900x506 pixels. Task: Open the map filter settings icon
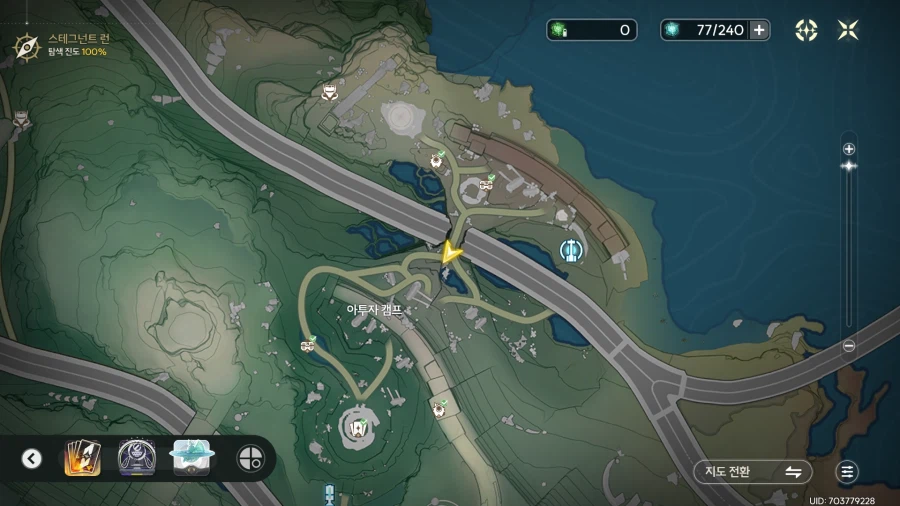pos(848,472)
